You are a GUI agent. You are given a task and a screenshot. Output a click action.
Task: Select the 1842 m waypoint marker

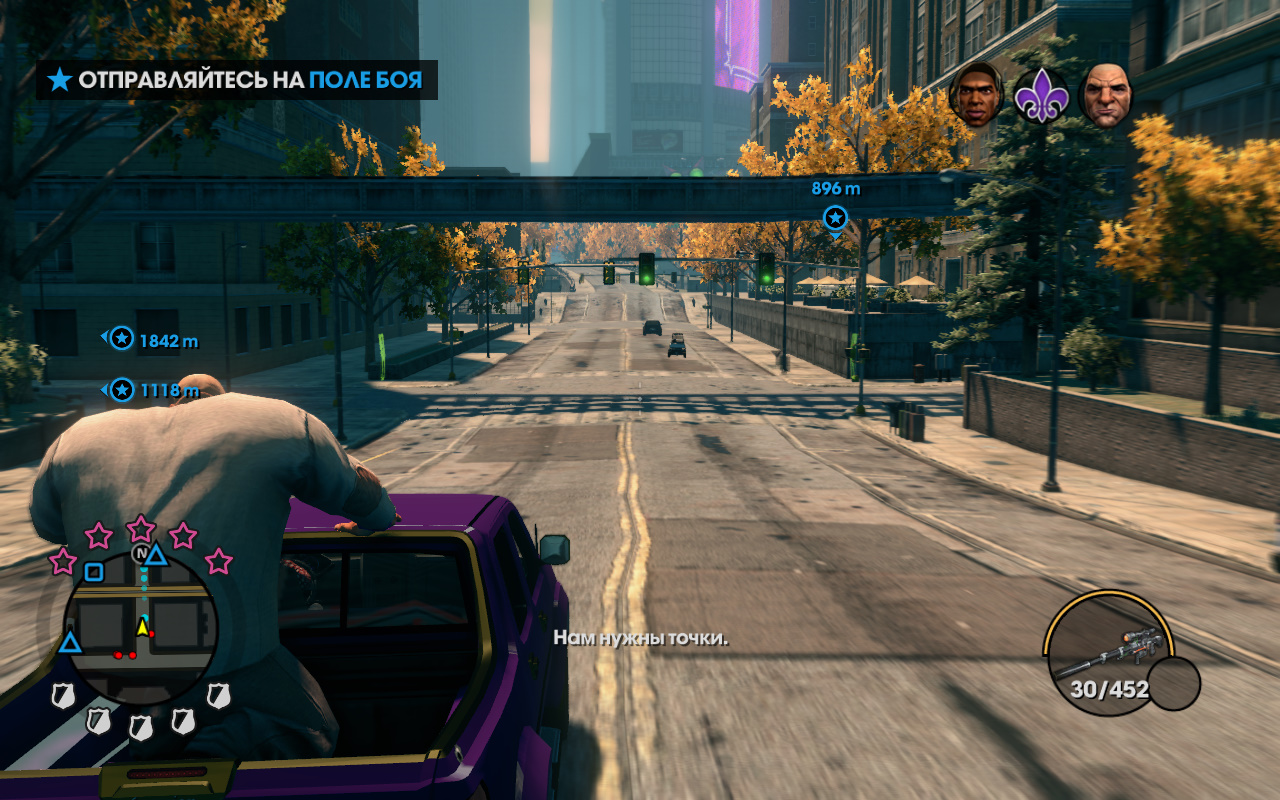[x=122, y=339]
